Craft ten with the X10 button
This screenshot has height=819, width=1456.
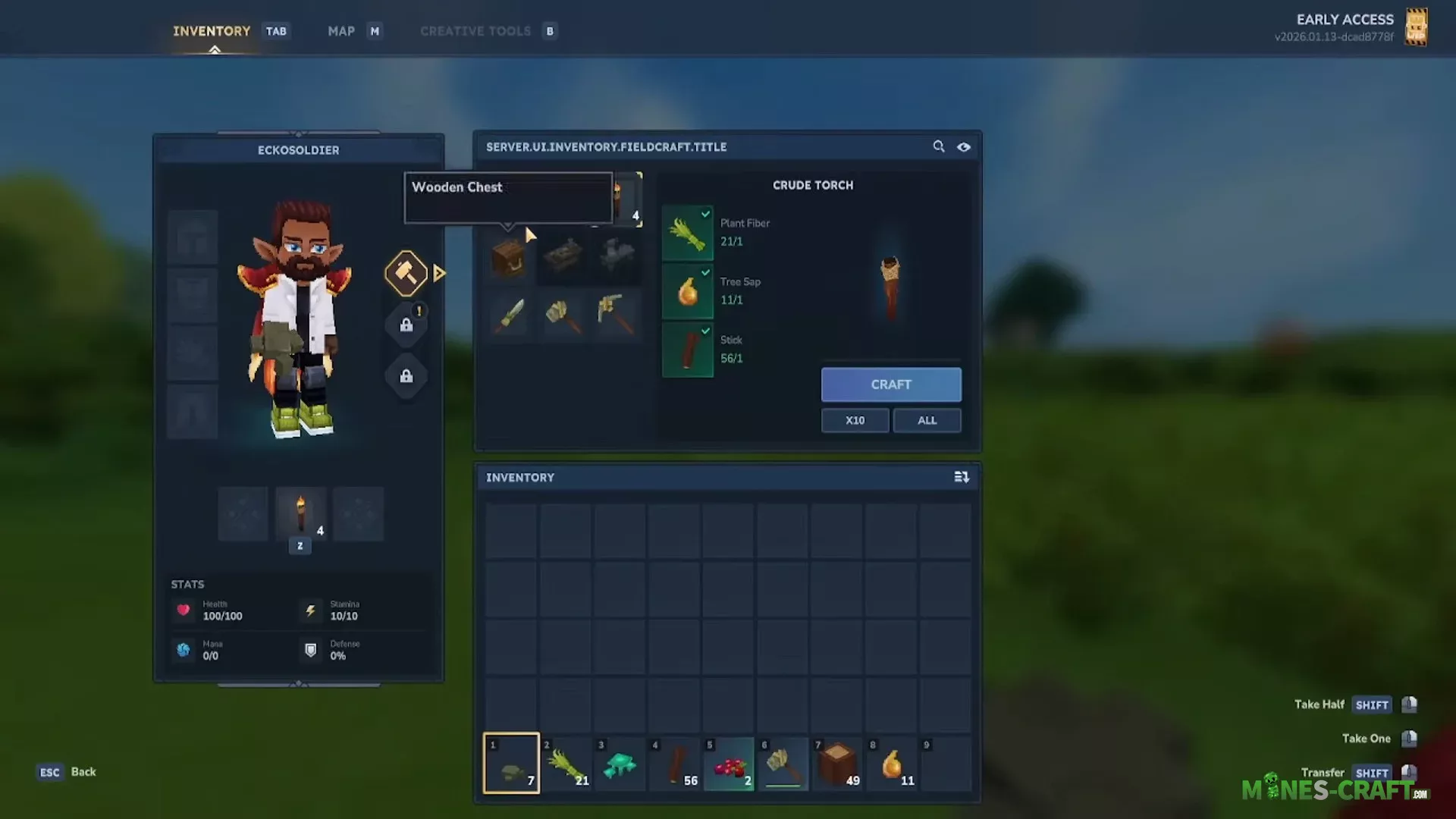pos(855,420)
